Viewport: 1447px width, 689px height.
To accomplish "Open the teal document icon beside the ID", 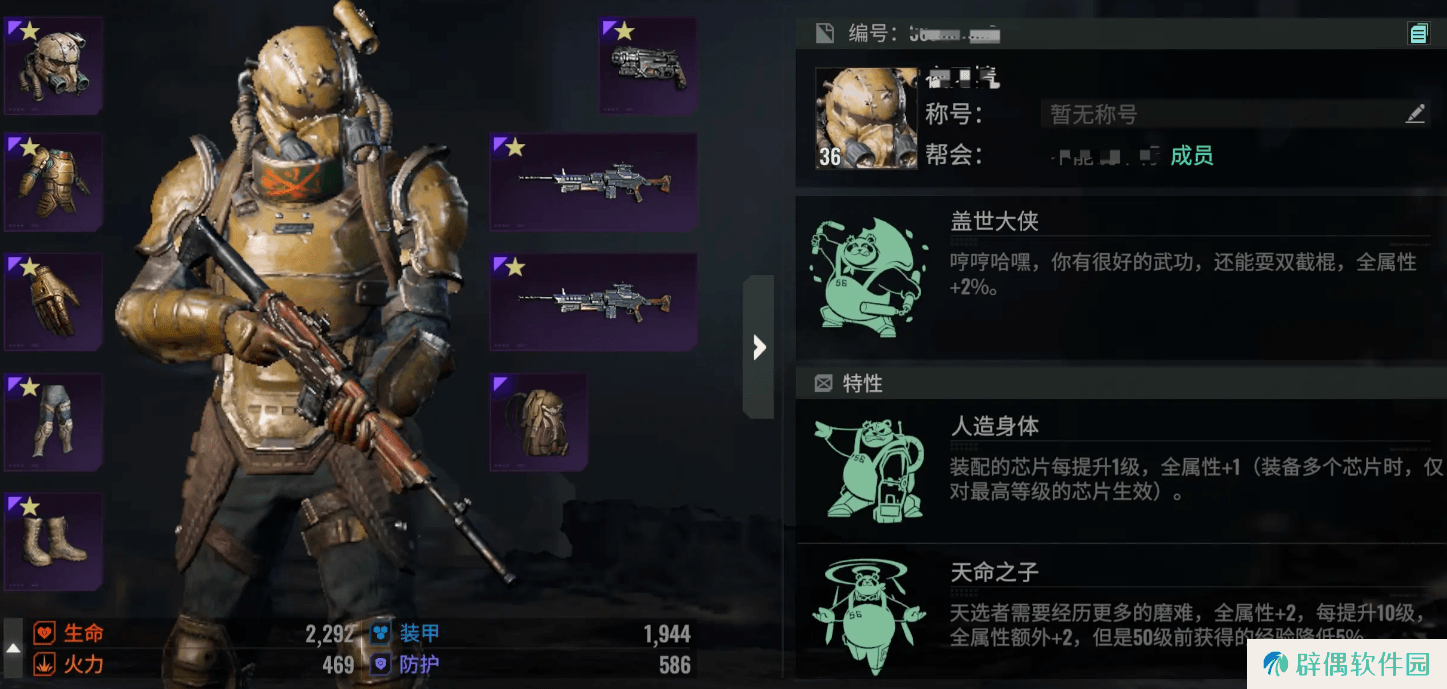I will coord(1418,34).
